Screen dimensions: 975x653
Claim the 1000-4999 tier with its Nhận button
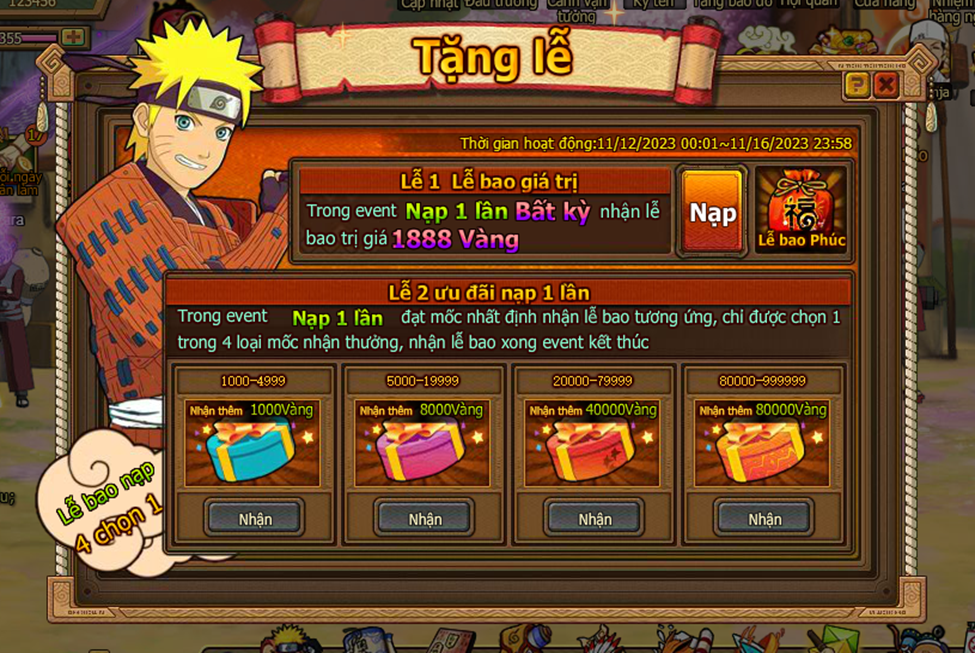click(x=255, y=519)
